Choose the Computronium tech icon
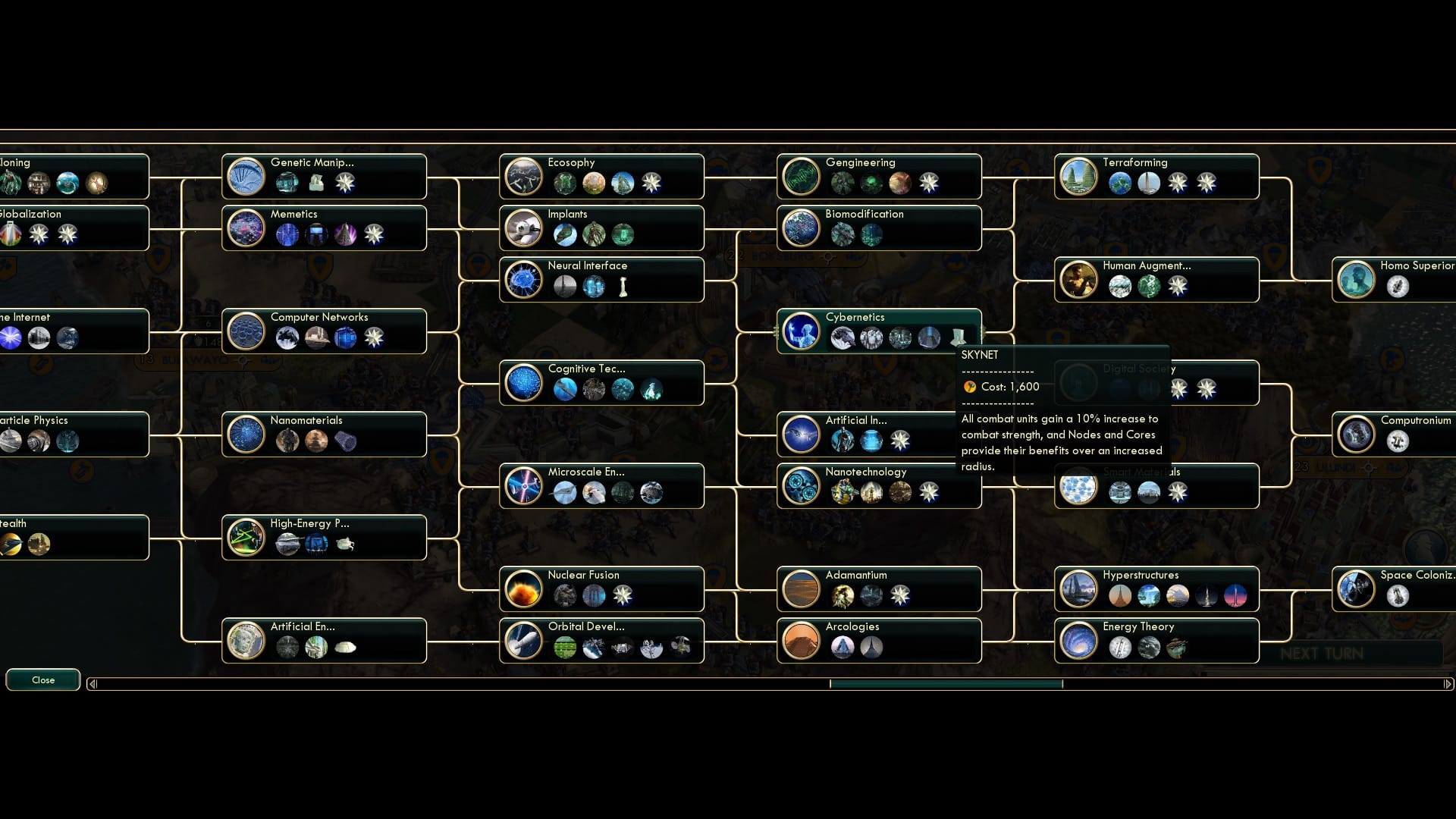 pyautogui.click(x=1356, y=434)
